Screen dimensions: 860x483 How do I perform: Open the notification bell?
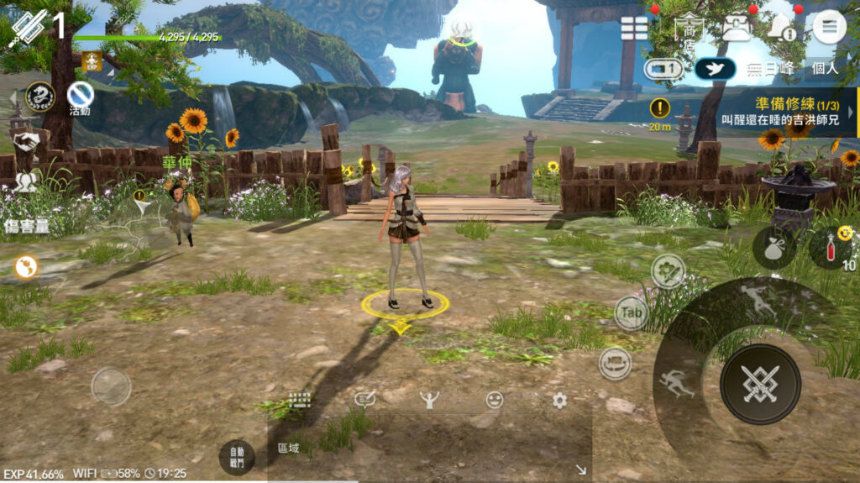click(780, 27)
